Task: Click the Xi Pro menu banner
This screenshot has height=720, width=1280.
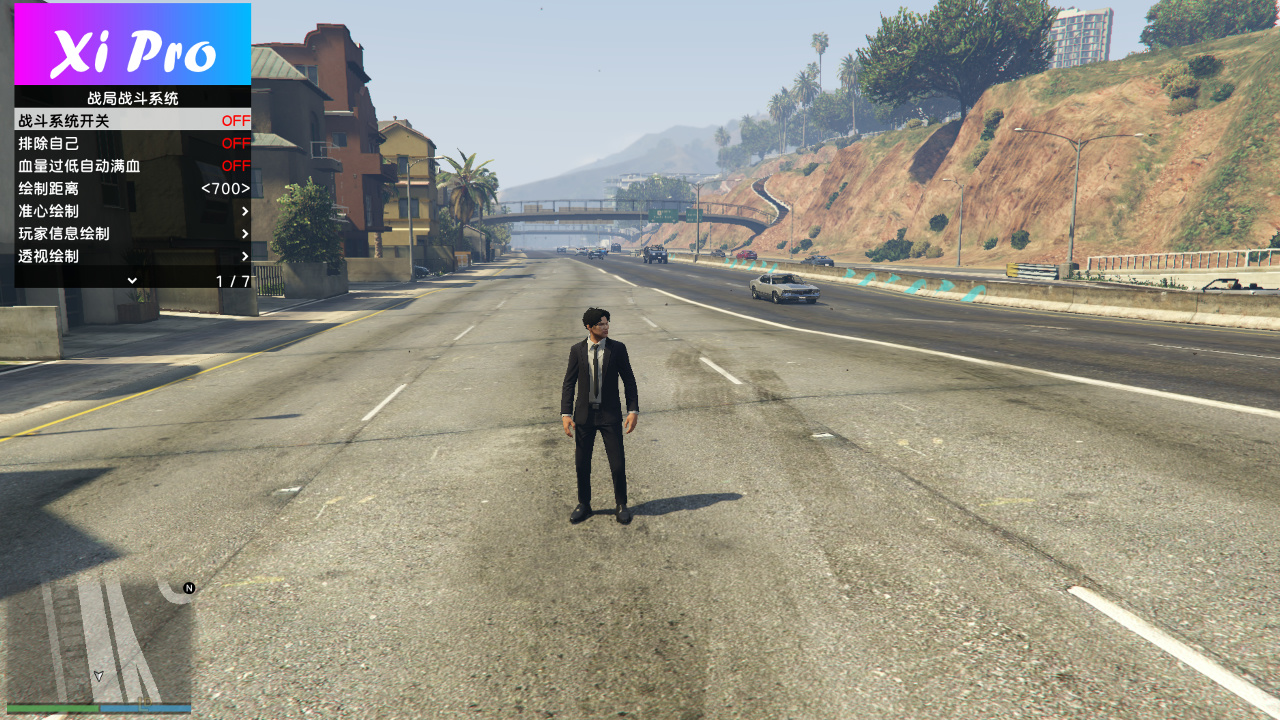Action: coord(132,45)
